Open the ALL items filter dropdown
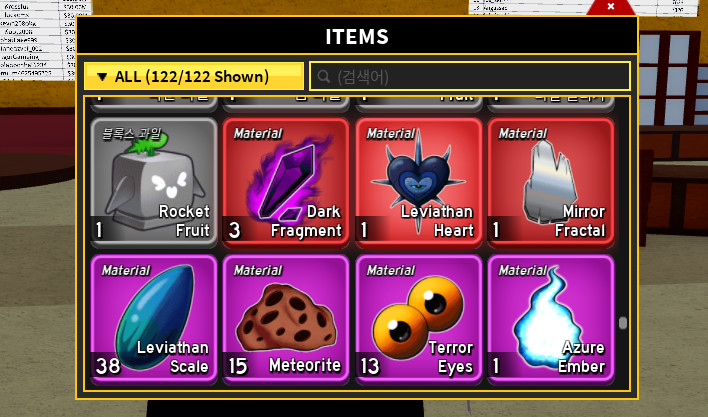 (x=193, y=77)
